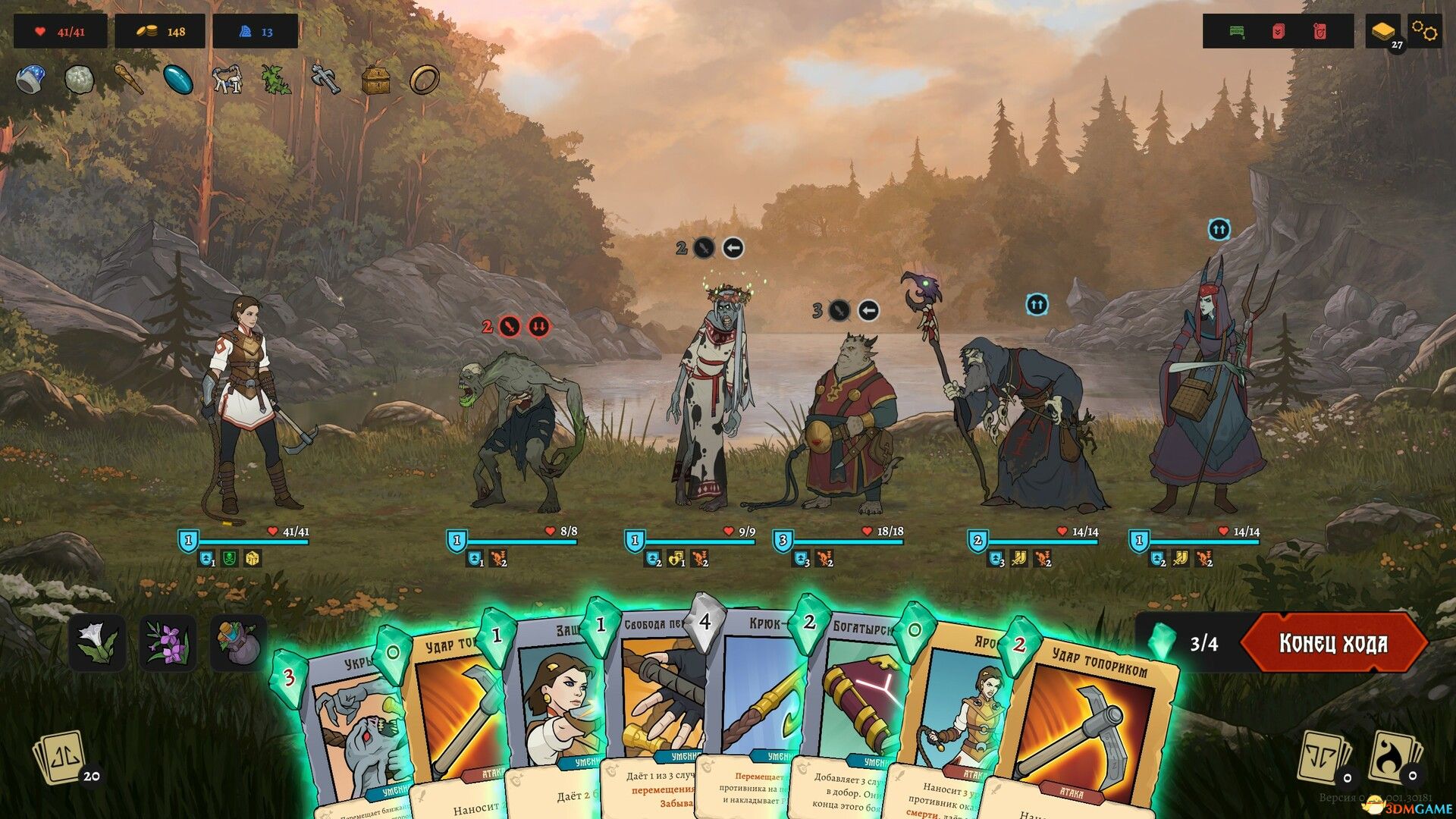Inspect the wooden club relic
This screenshot has height=819, width=1456.
128,79
